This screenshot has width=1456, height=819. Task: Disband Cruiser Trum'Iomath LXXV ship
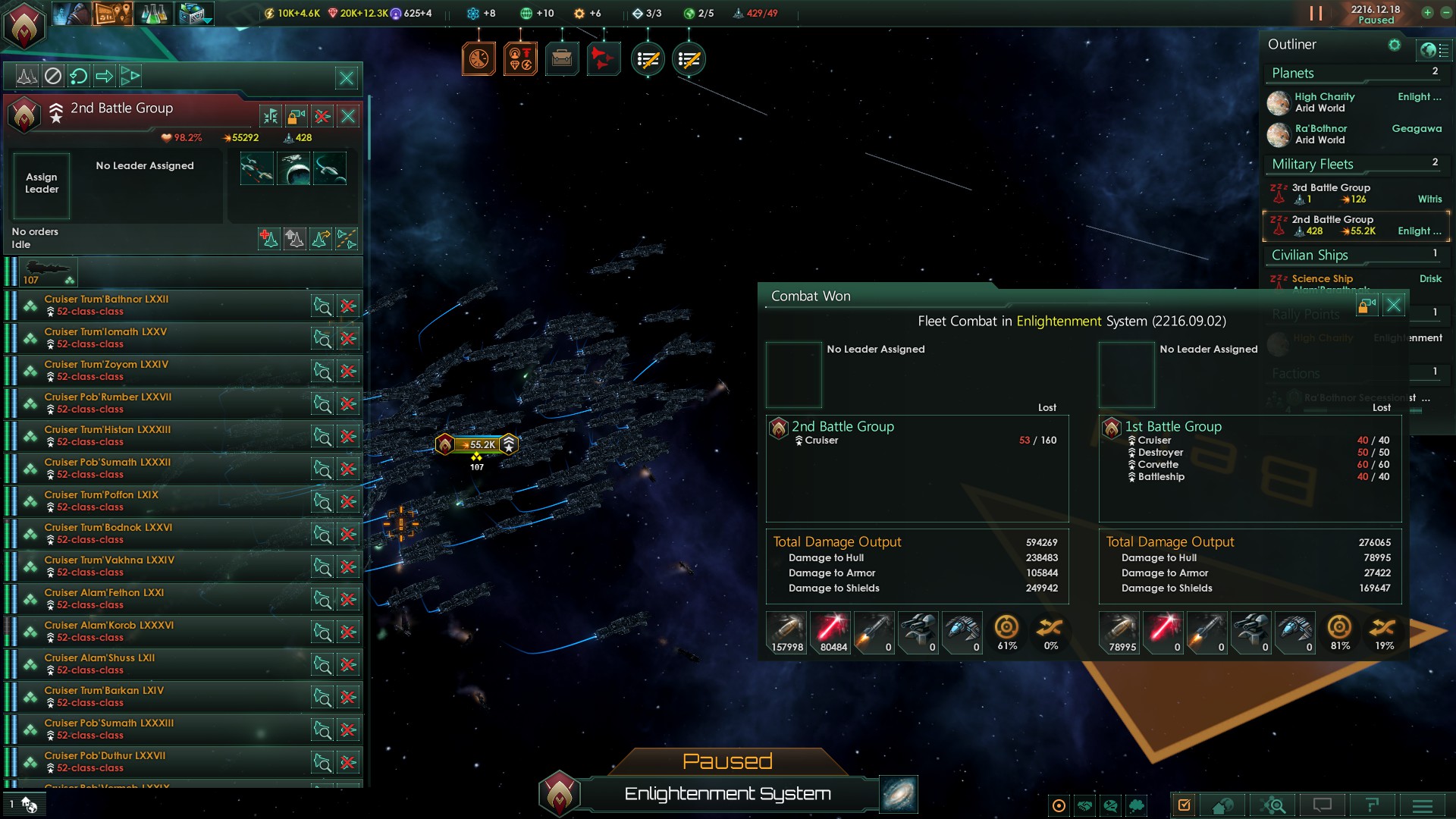click(348, 338)
